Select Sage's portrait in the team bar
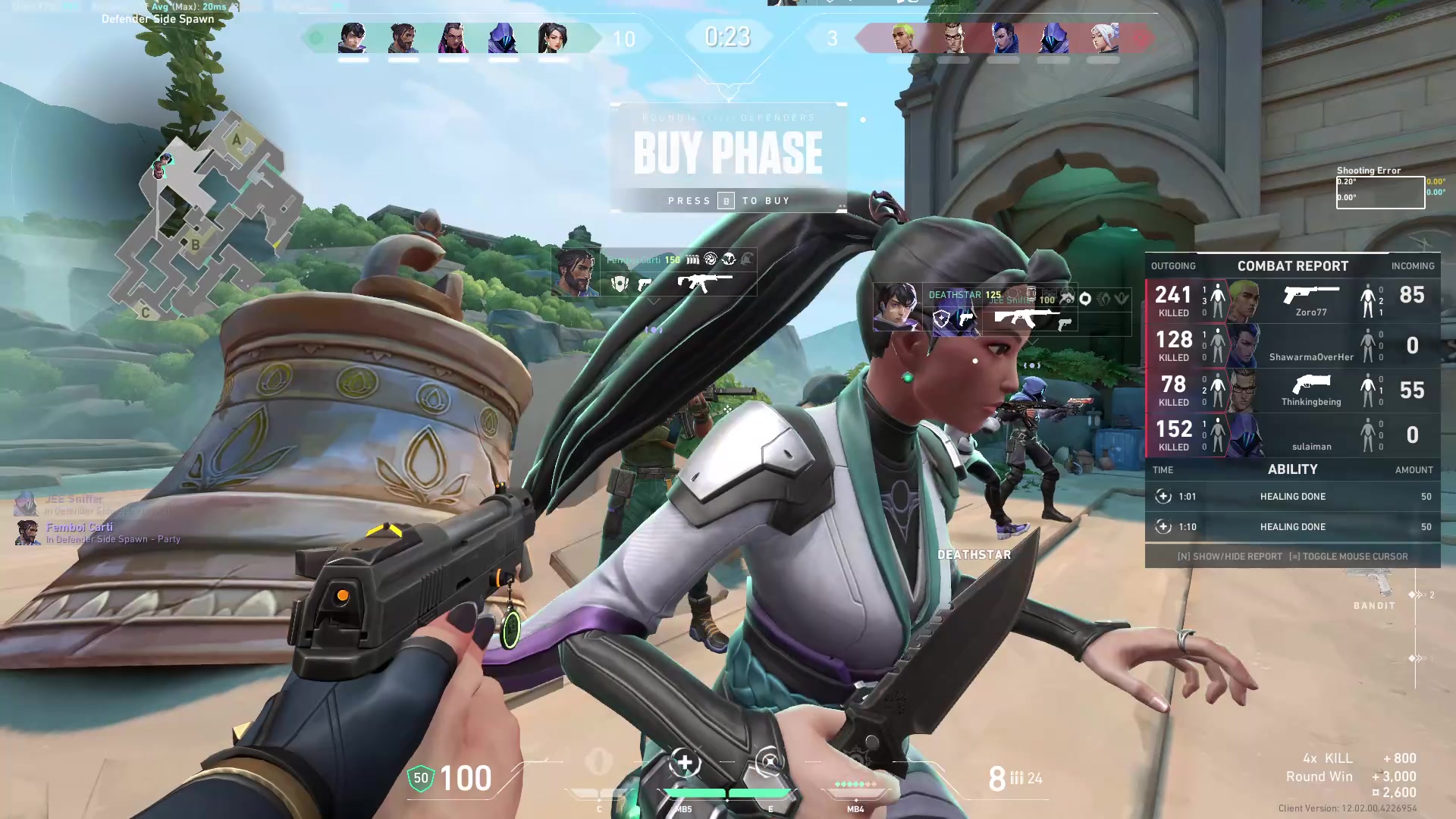The width and height of the screenshot is (1456, 819). click(553, 38)
